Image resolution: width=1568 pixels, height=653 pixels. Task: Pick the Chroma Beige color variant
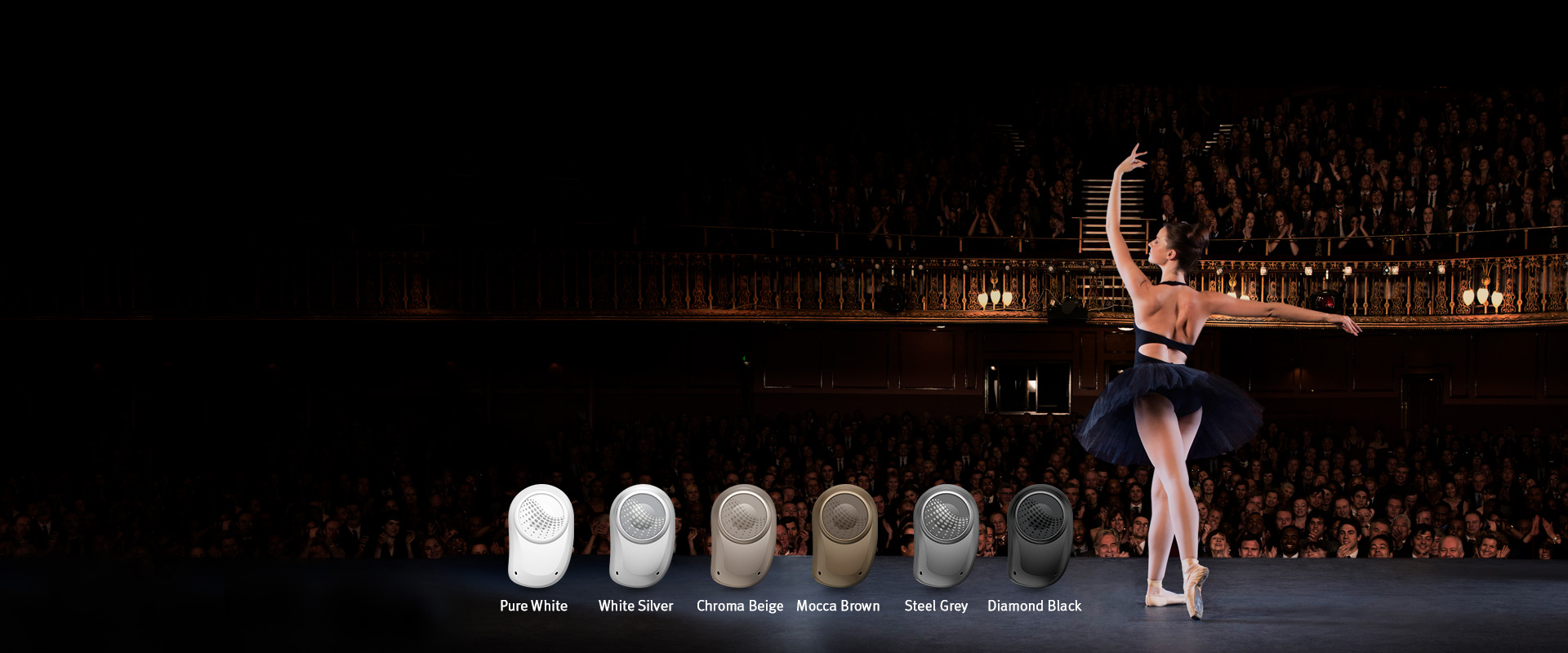(x=742, y=535)
